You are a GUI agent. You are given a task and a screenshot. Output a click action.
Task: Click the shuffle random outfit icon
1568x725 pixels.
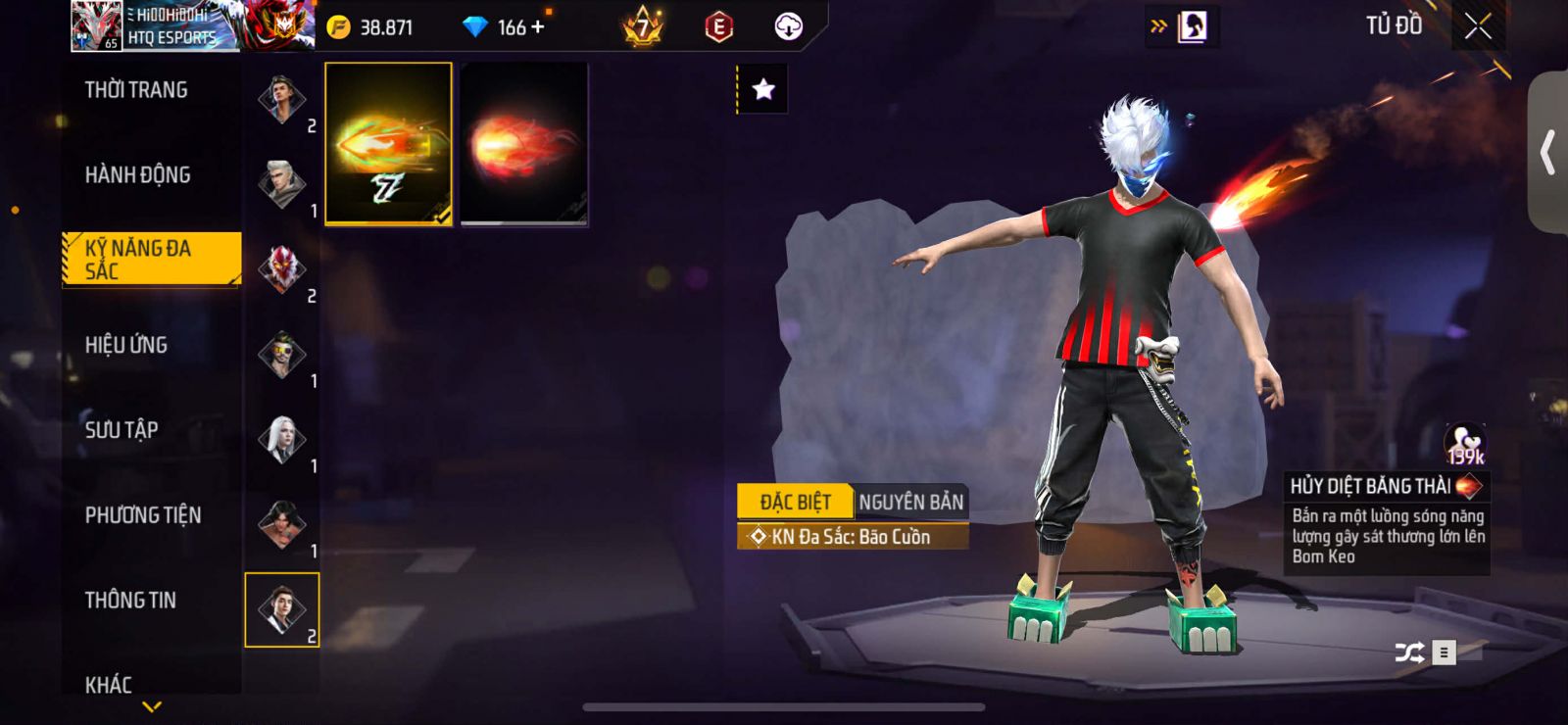click(x=1409, y=652)
